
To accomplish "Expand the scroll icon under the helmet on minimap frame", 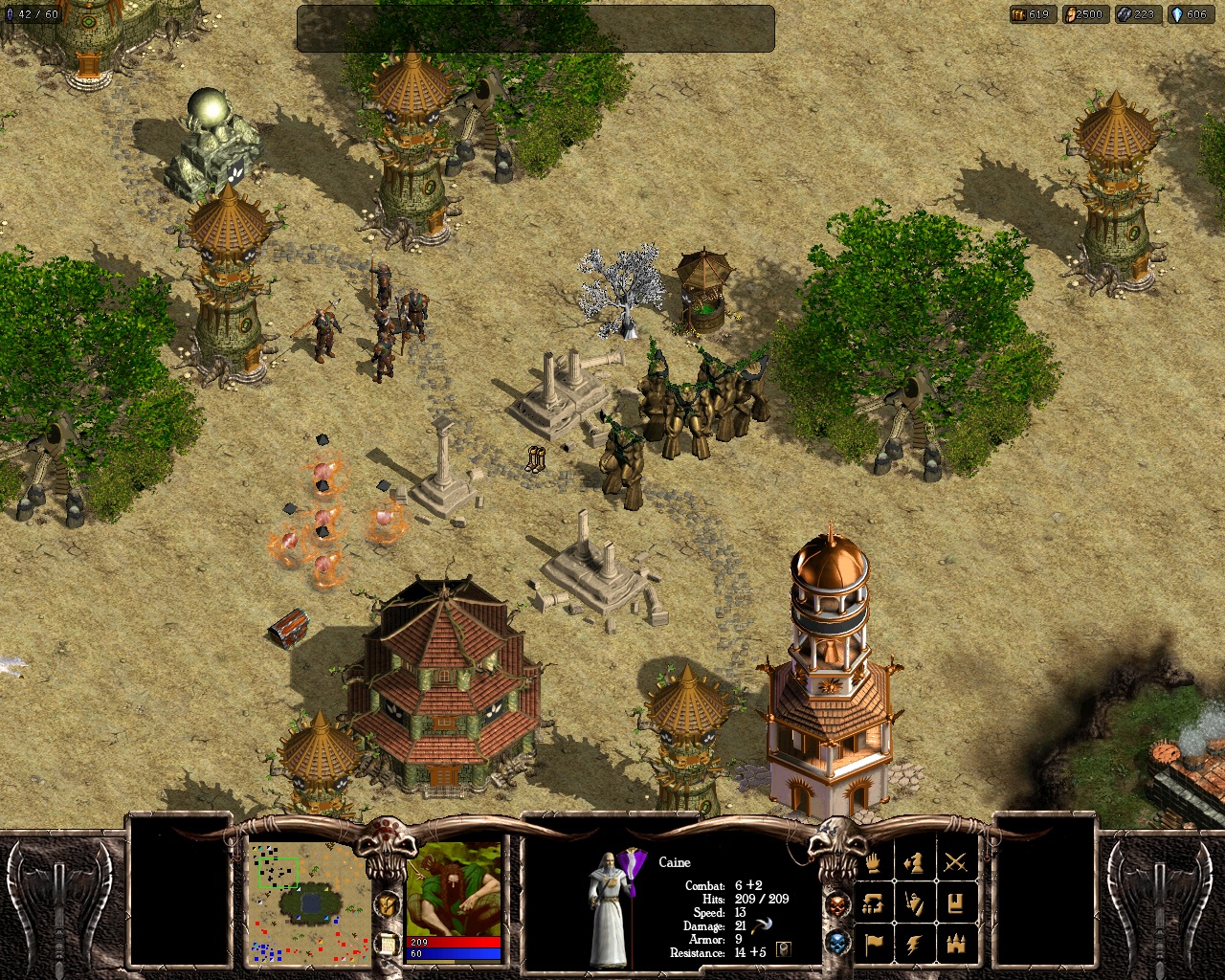I will tap(388, 943).
